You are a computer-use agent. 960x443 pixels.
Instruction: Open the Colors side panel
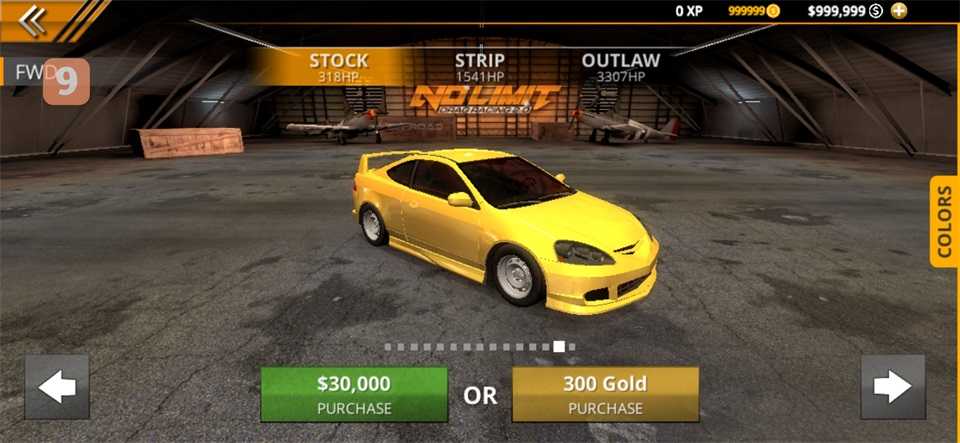point(944,222)
